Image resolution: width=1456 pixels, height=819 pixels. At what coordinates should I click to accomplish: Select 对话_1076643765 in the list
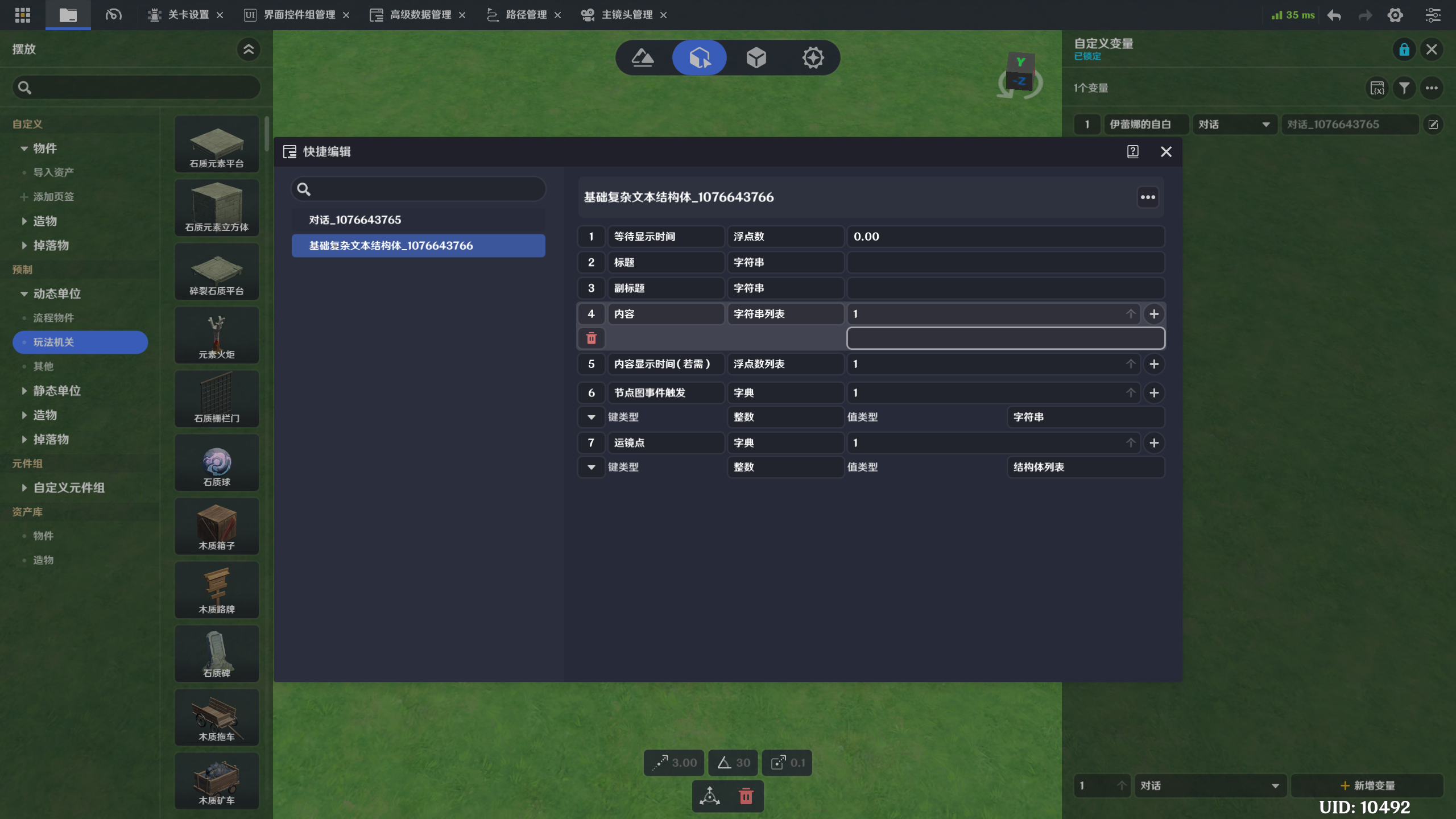pyautogui.click(x=418, y=220)
